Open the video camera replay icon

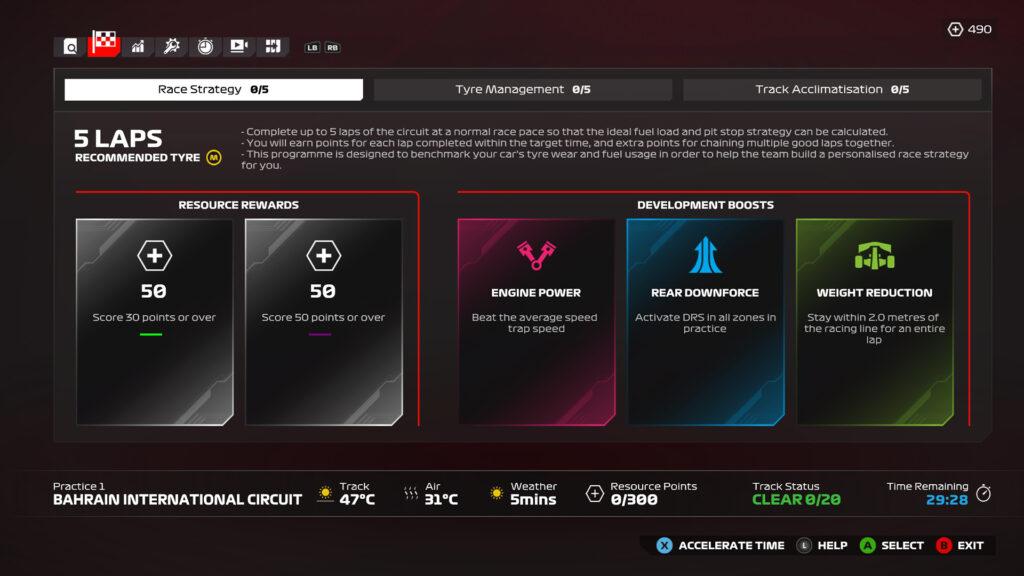[239, 46]
